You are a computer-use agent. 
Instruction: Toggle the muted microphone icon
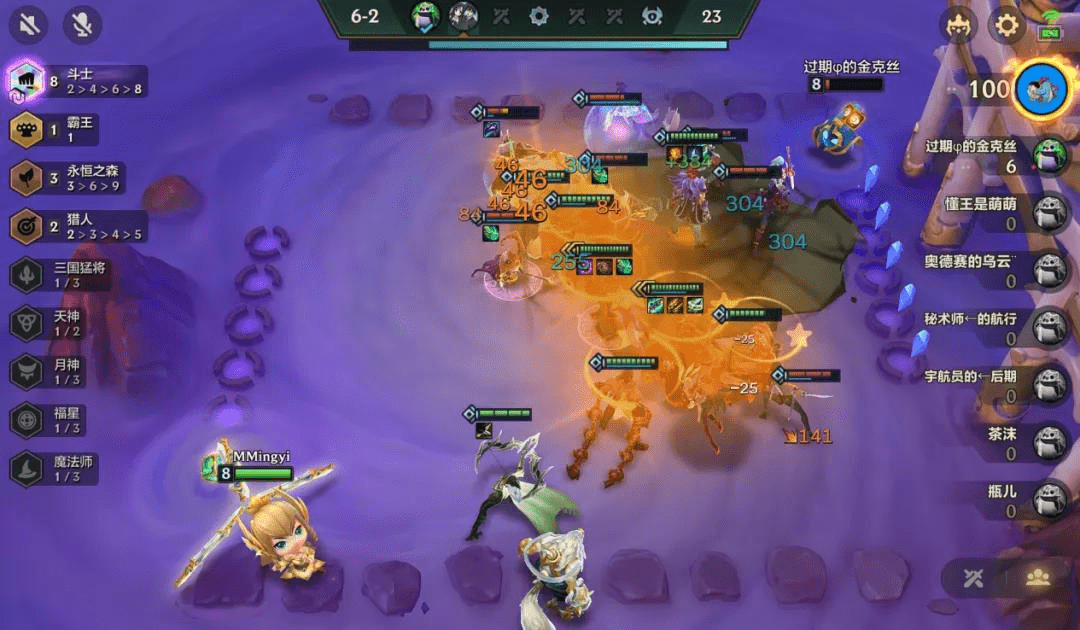click(82, 25)
